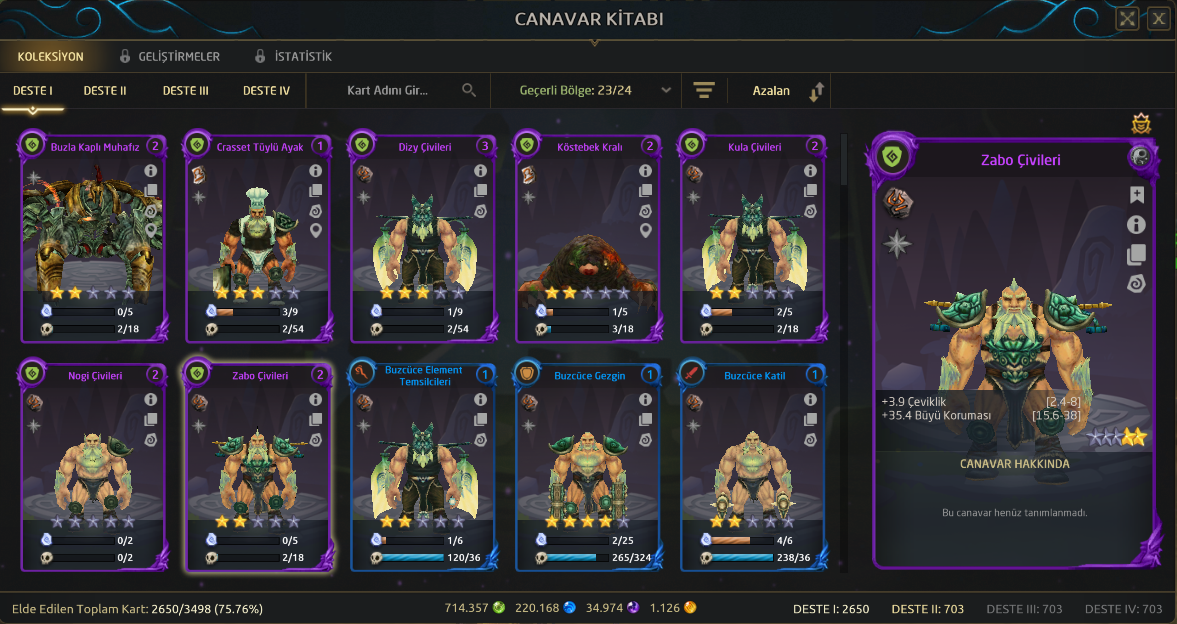Close the Canavar Kitabı window
This screenshot has width=1177, height=624.
pyautogui.click(x=1158, y=18)
